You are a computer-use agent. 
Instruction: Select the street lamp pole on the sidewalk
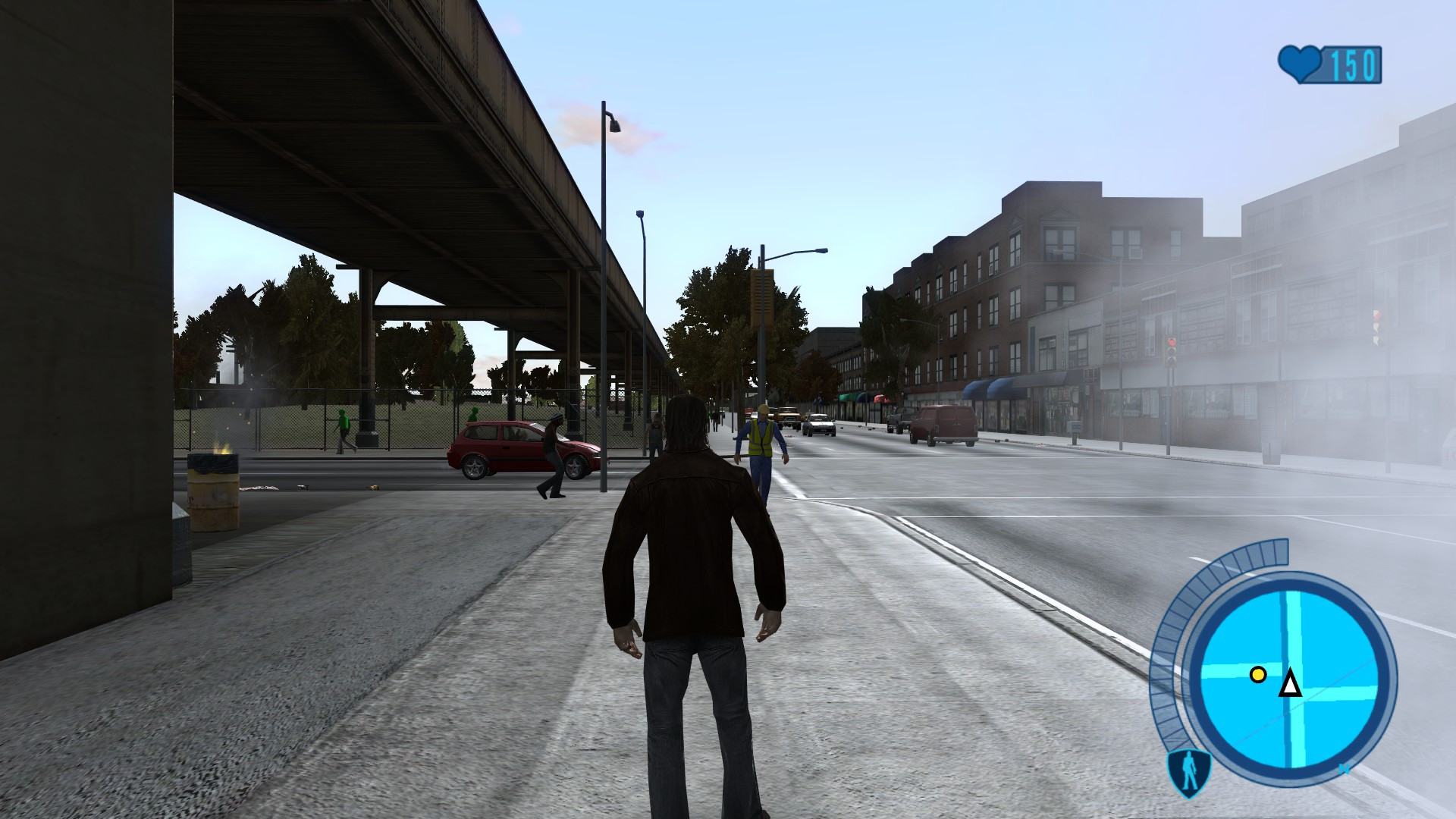click(x=603, y=303)
